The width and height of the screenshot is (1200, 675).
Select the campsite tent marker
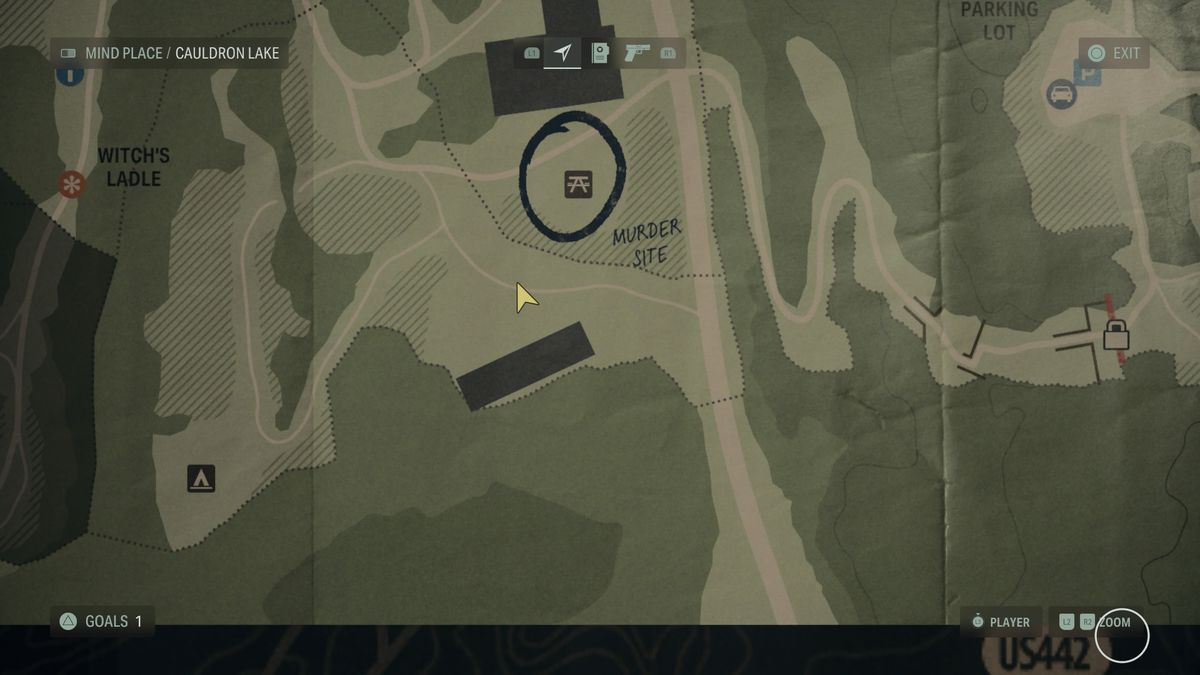pos(201,479)
